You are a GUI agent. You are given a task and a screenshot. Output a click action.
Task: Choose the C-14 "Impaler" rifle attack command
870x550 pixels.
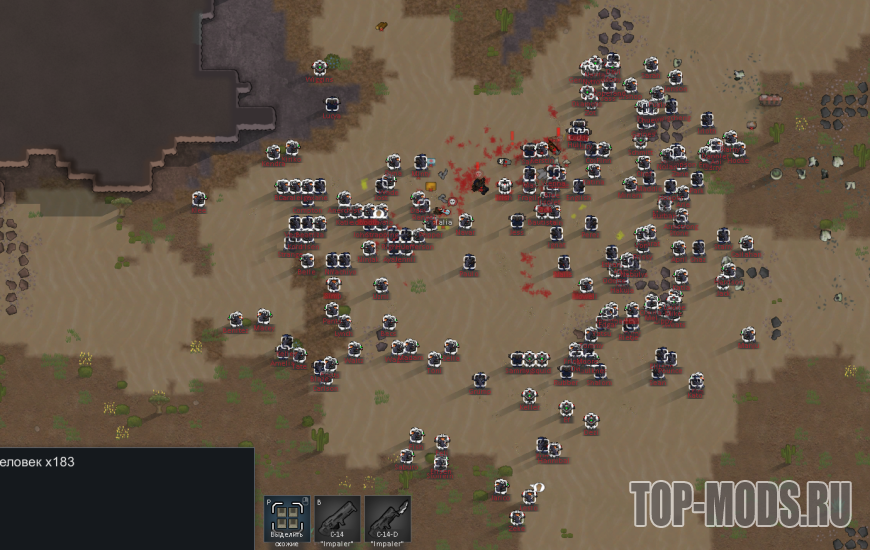click(x=337, y=519)
